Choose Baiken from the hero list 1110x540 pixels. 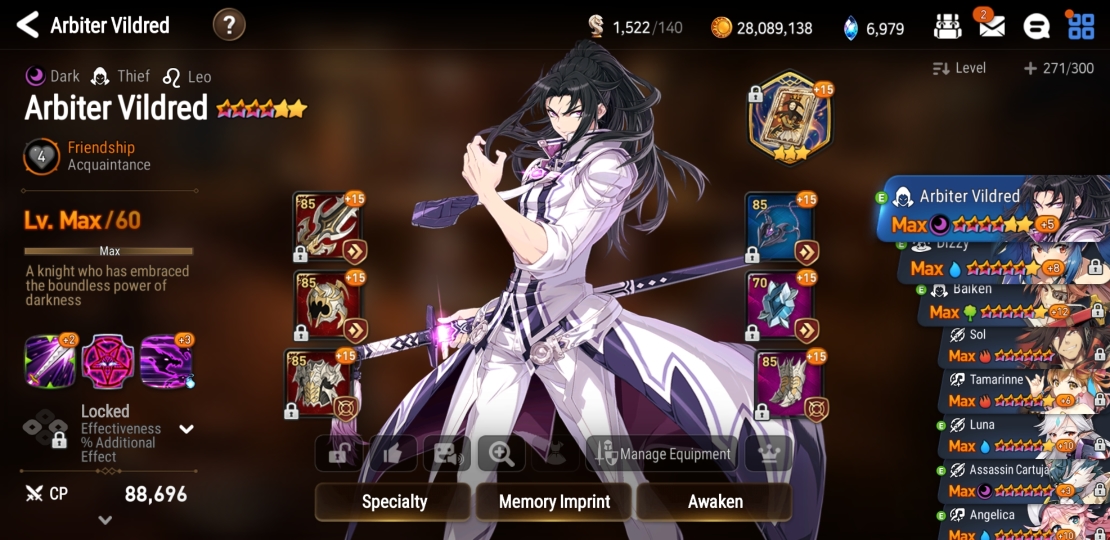click(x=1010, y=301)
